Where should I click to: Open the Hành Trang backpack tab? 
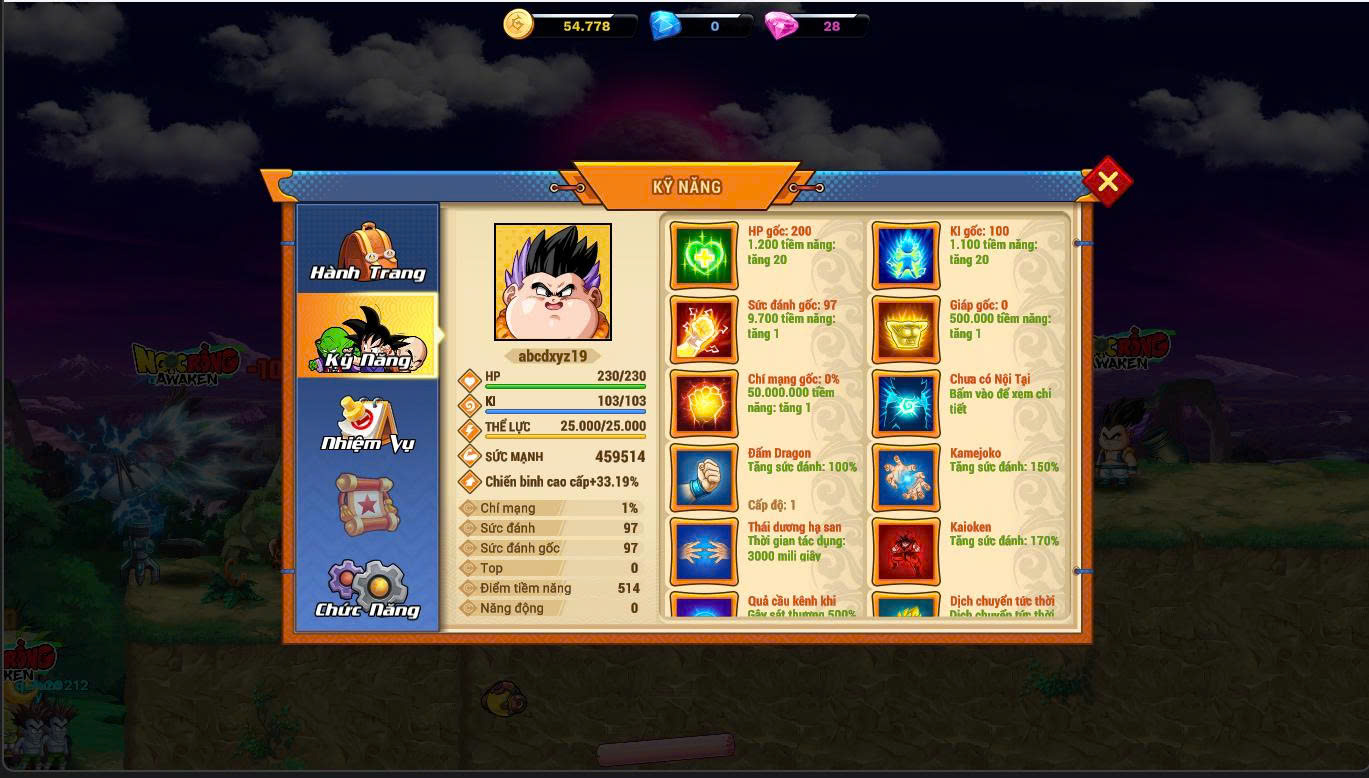click(367, 251)
